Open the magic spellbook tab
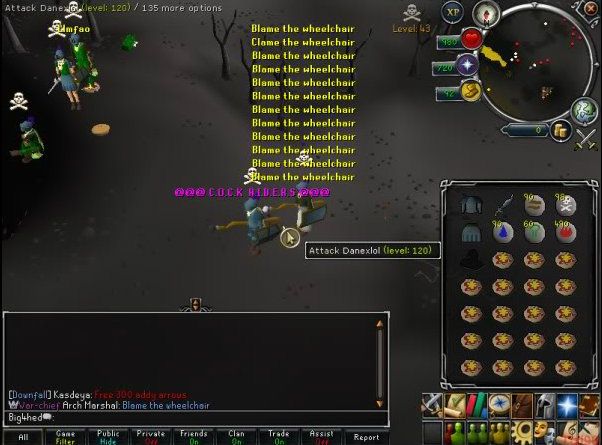Screen dimensions: 602x445 [x=569, y=404]
